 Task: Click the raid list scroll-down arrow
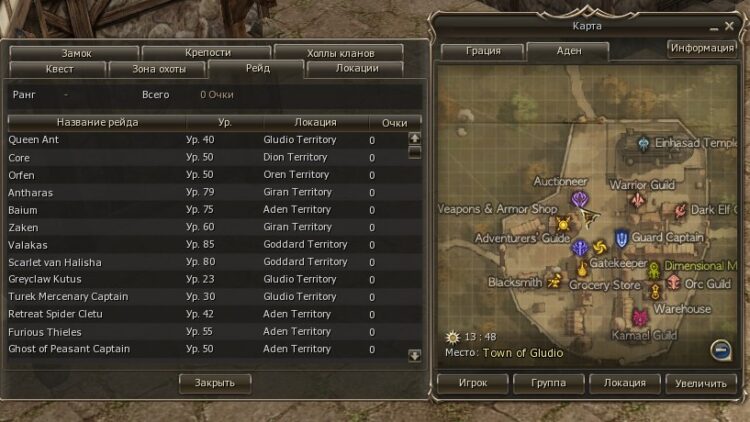coord(415,355)
